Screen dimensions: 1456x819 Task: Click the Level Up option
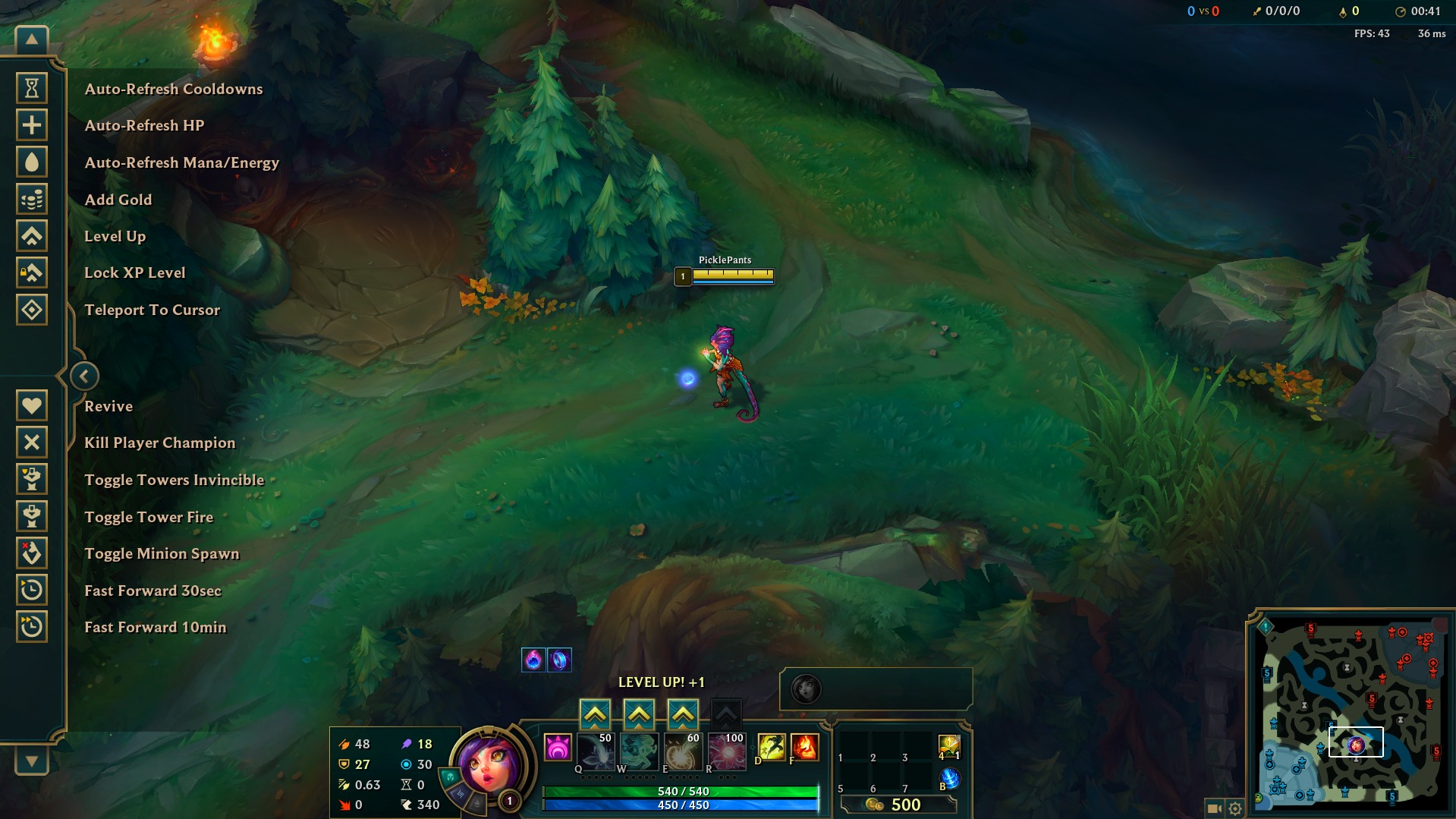[115, 236]
